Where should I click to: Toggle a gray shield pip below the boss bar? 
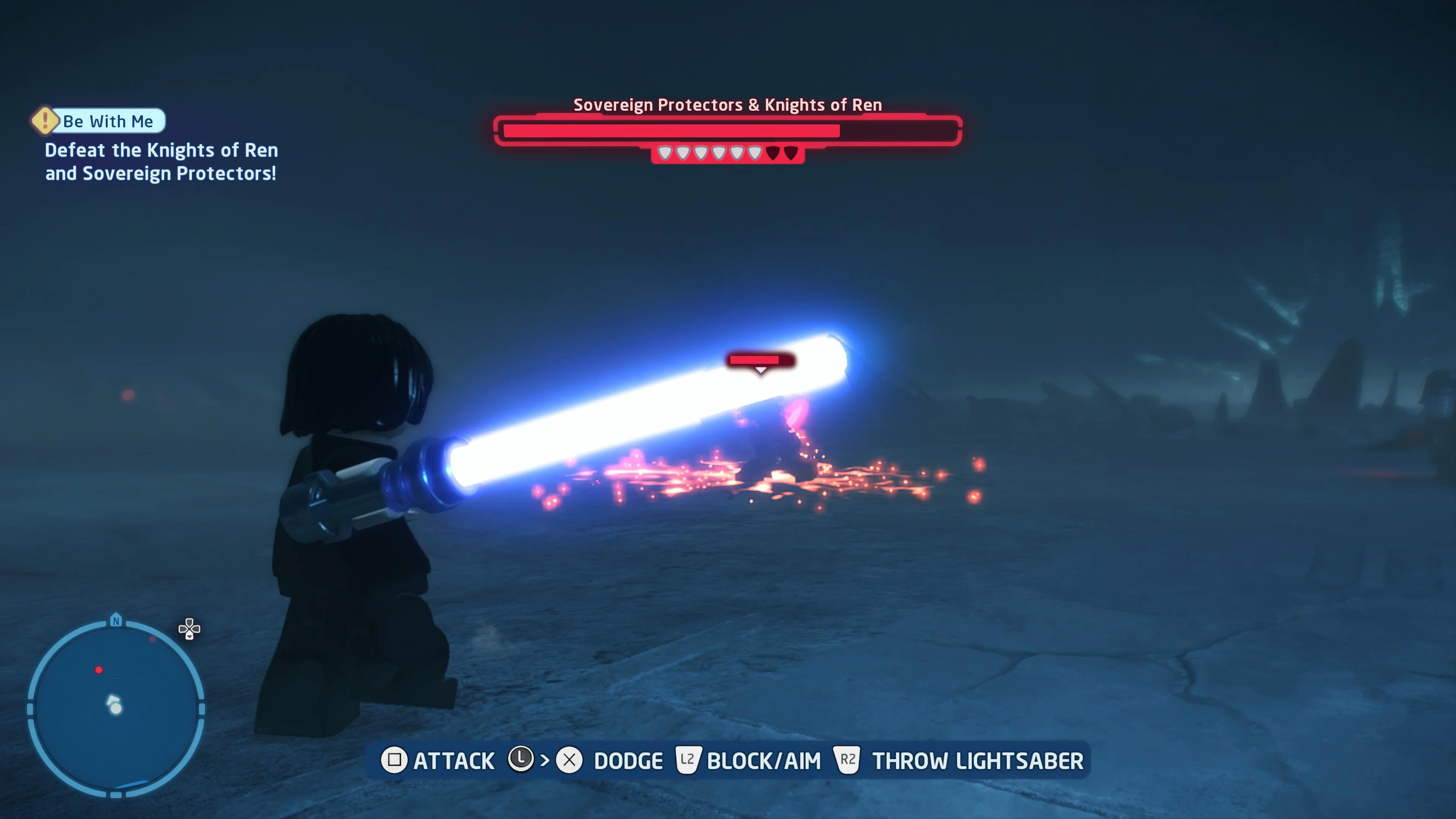coord(701,153)
